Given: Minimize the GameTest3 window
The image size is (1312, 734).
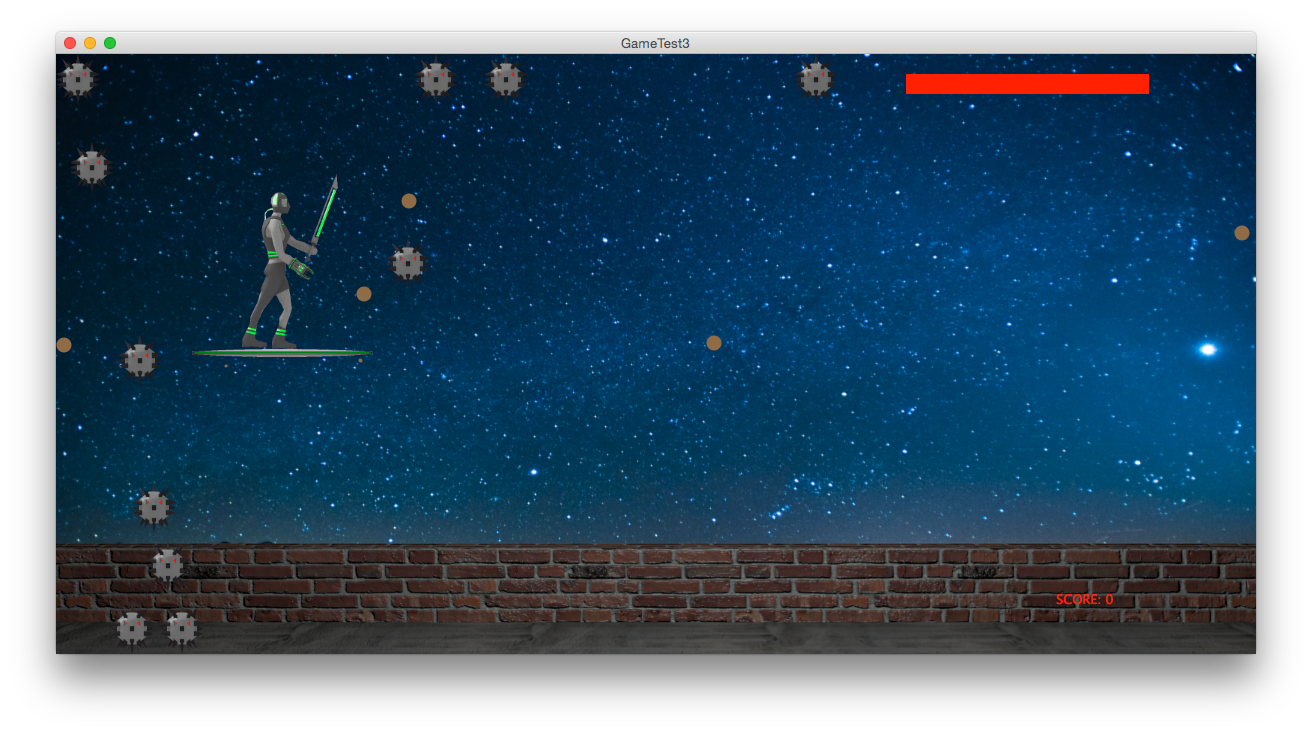Looking at the screenshot, I should (x=90, y=43).
